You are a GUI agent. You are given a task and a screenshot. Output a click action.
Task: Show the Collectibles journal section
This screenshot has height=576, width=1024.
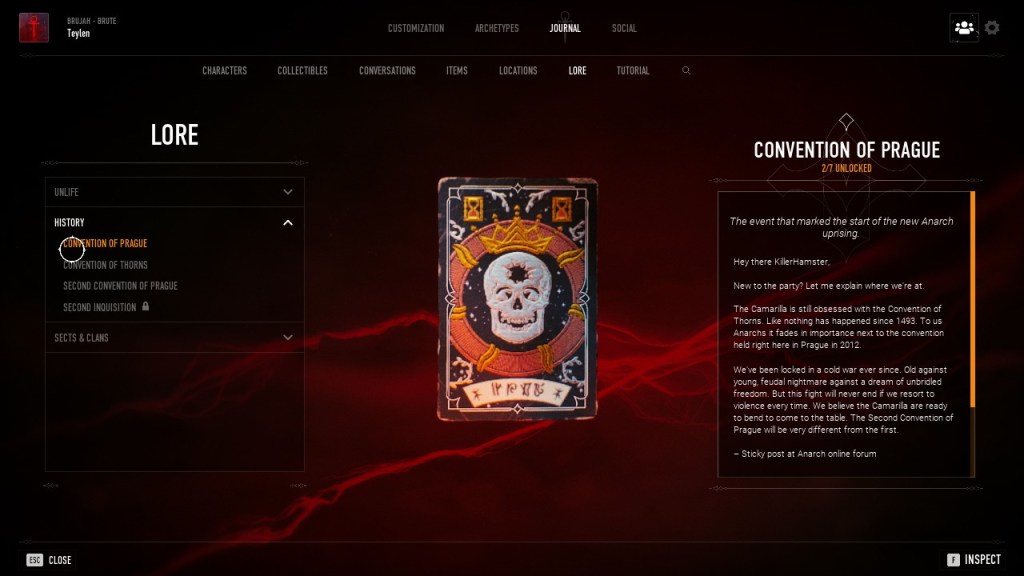coord(302,71)
